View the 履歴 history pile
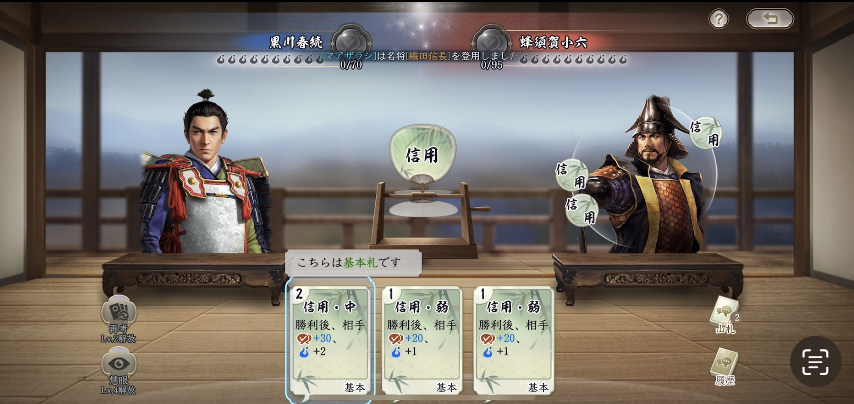Viewport: 854px width, 404px height. [x=724, y=366]
